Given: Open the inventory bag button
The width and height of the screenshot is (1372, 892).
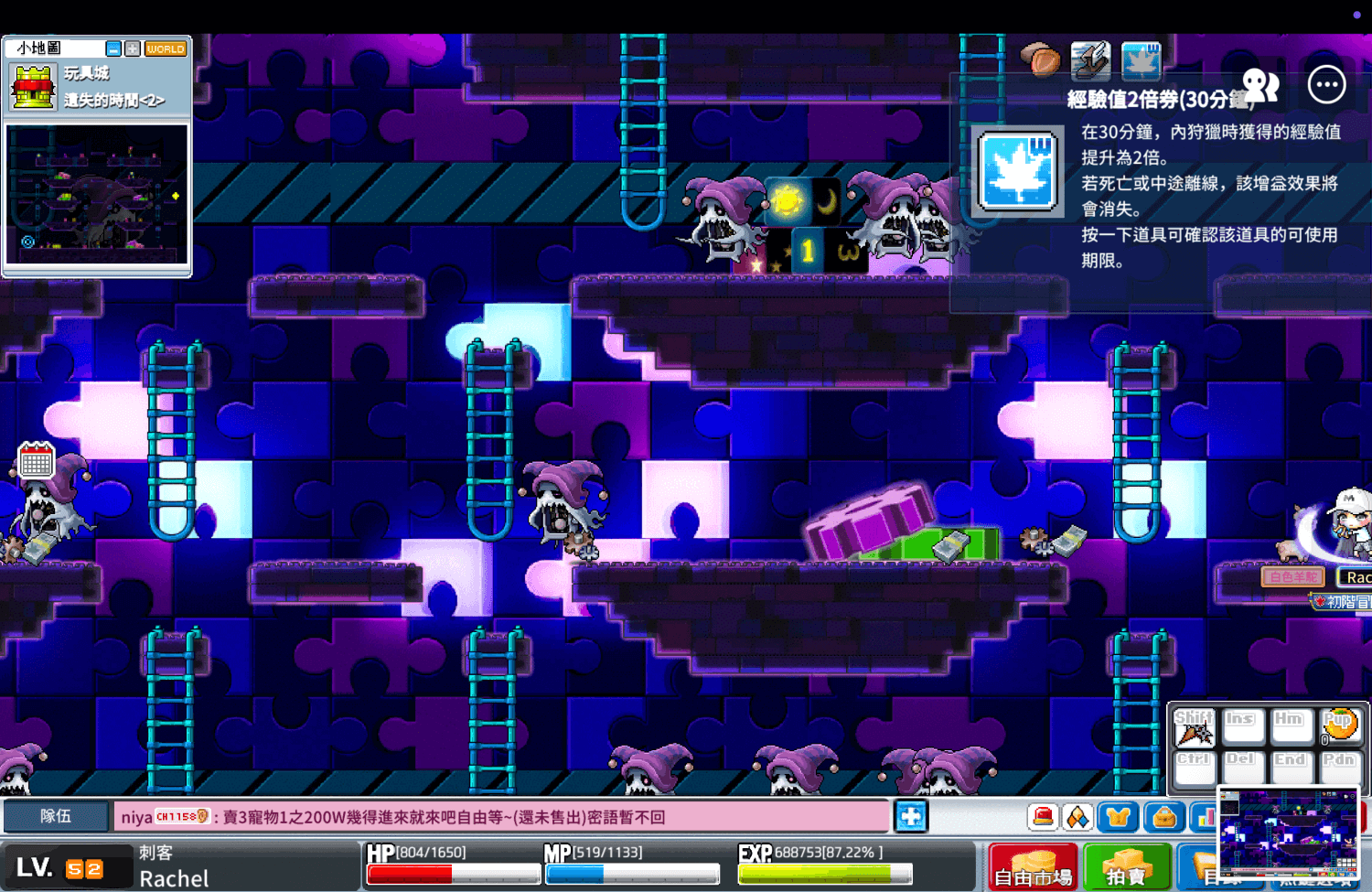Looking at the screenshot, I should coord(1164,816).
